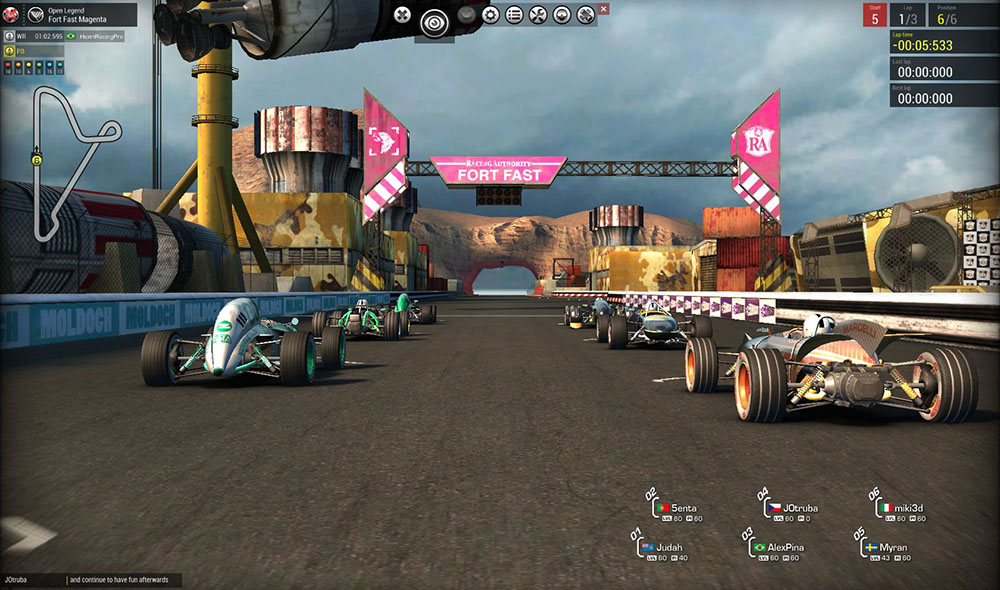This screenshot has width=1000, height=590.
Task: Click the Open Legend Fort Fast Magenta banner
Action: (80, 15)
